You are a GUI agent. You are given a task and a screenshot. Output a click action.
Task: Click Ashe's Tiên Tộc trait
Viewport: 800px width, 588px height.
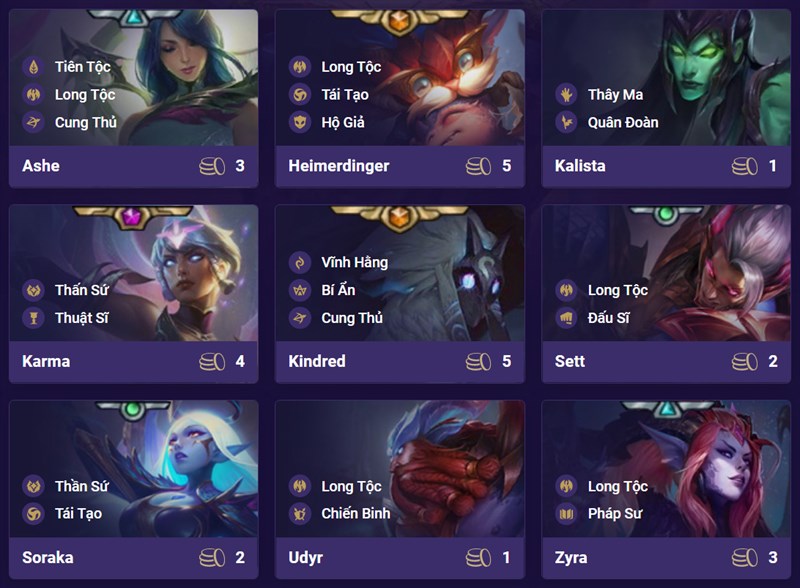tap(82, 67)
